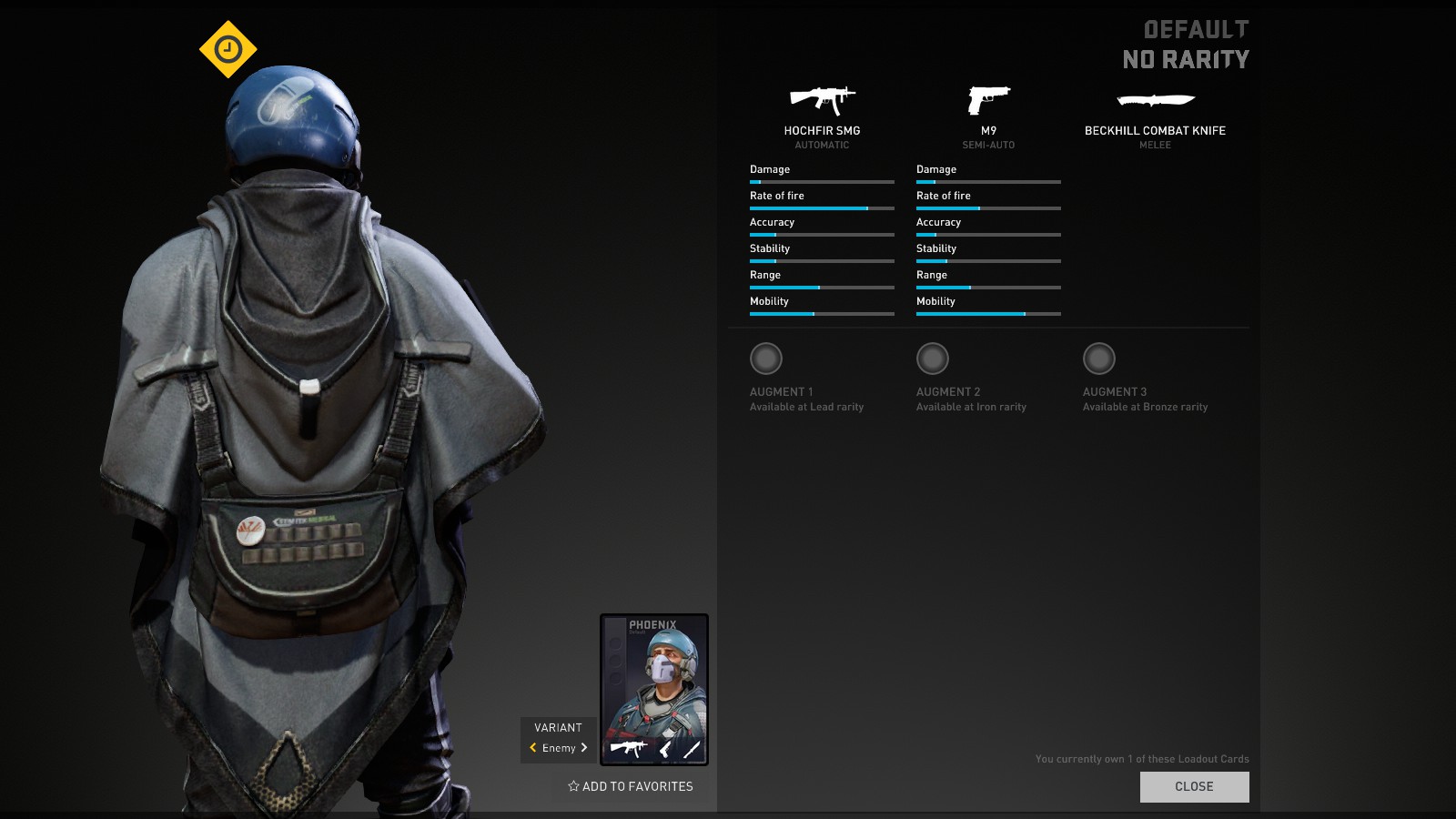Select the M9 pistol icon
The height and width of the screenshot is (819, 1456).
click(x=988, y=99)
